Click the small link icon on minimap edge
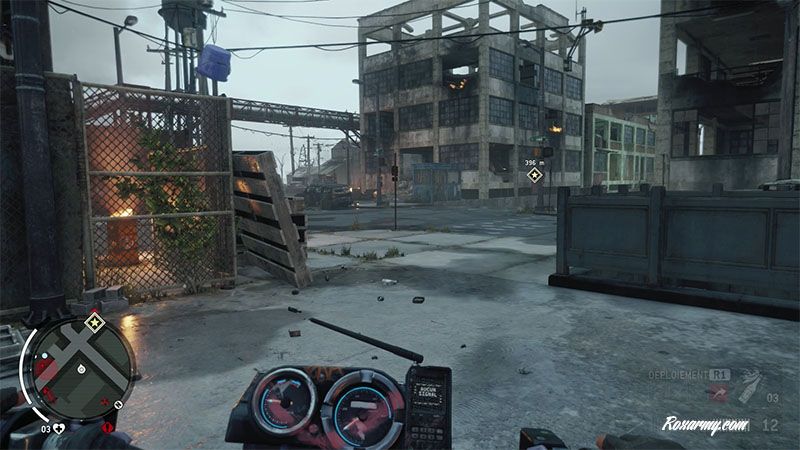 tap(119, 404)
